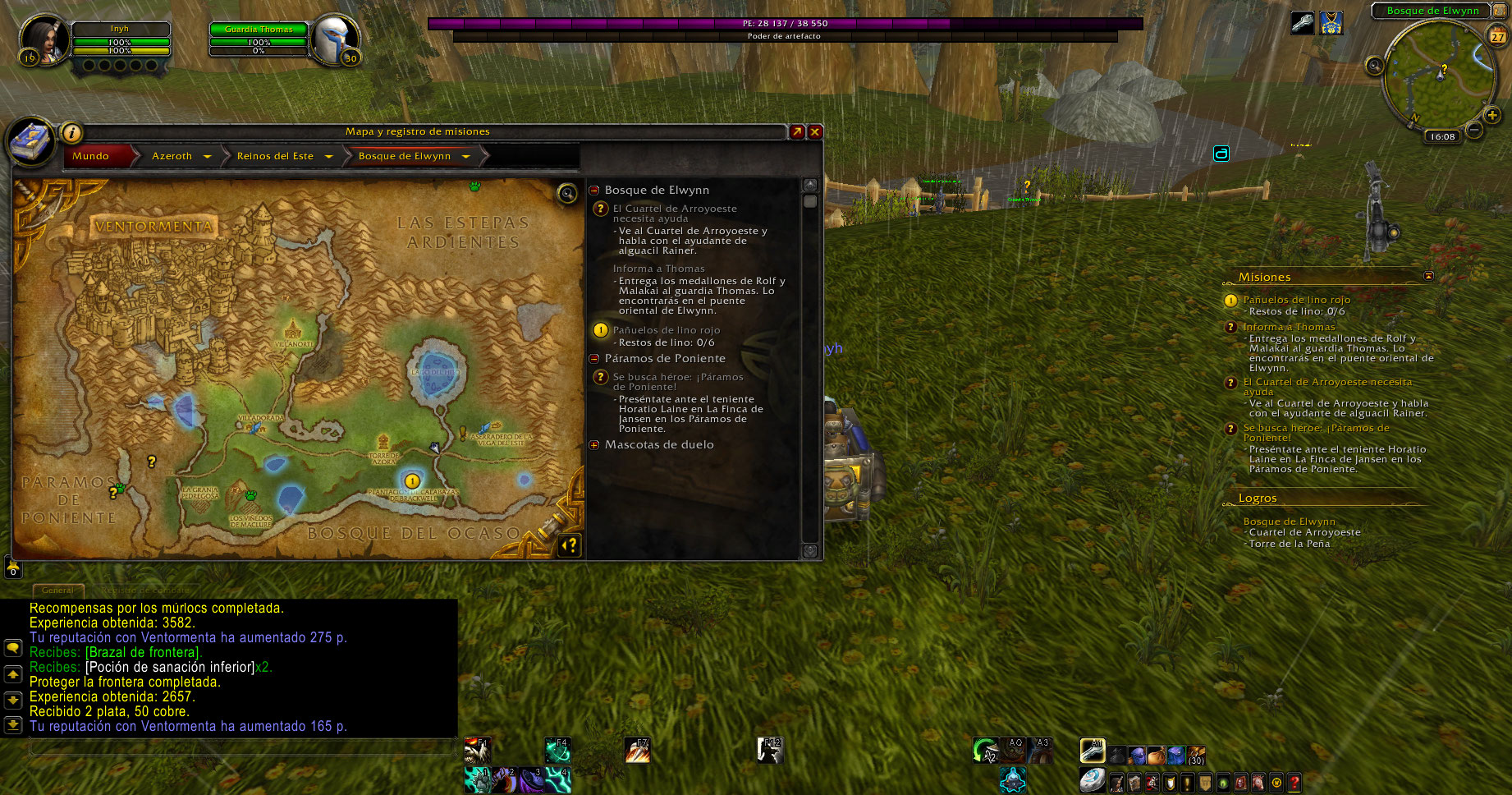The width and height of the screenshot is (1512, 795).
Task: Open the Informa a Thomas quest entry
Action: (x=658, y=269)
